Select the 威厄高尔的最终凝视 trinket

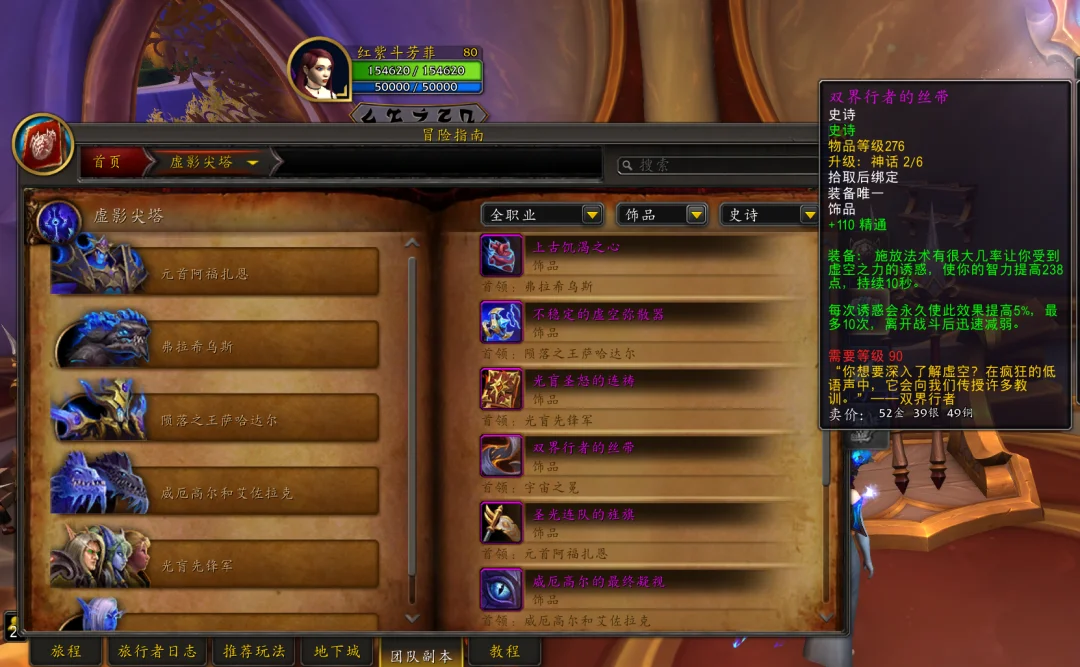597,582
